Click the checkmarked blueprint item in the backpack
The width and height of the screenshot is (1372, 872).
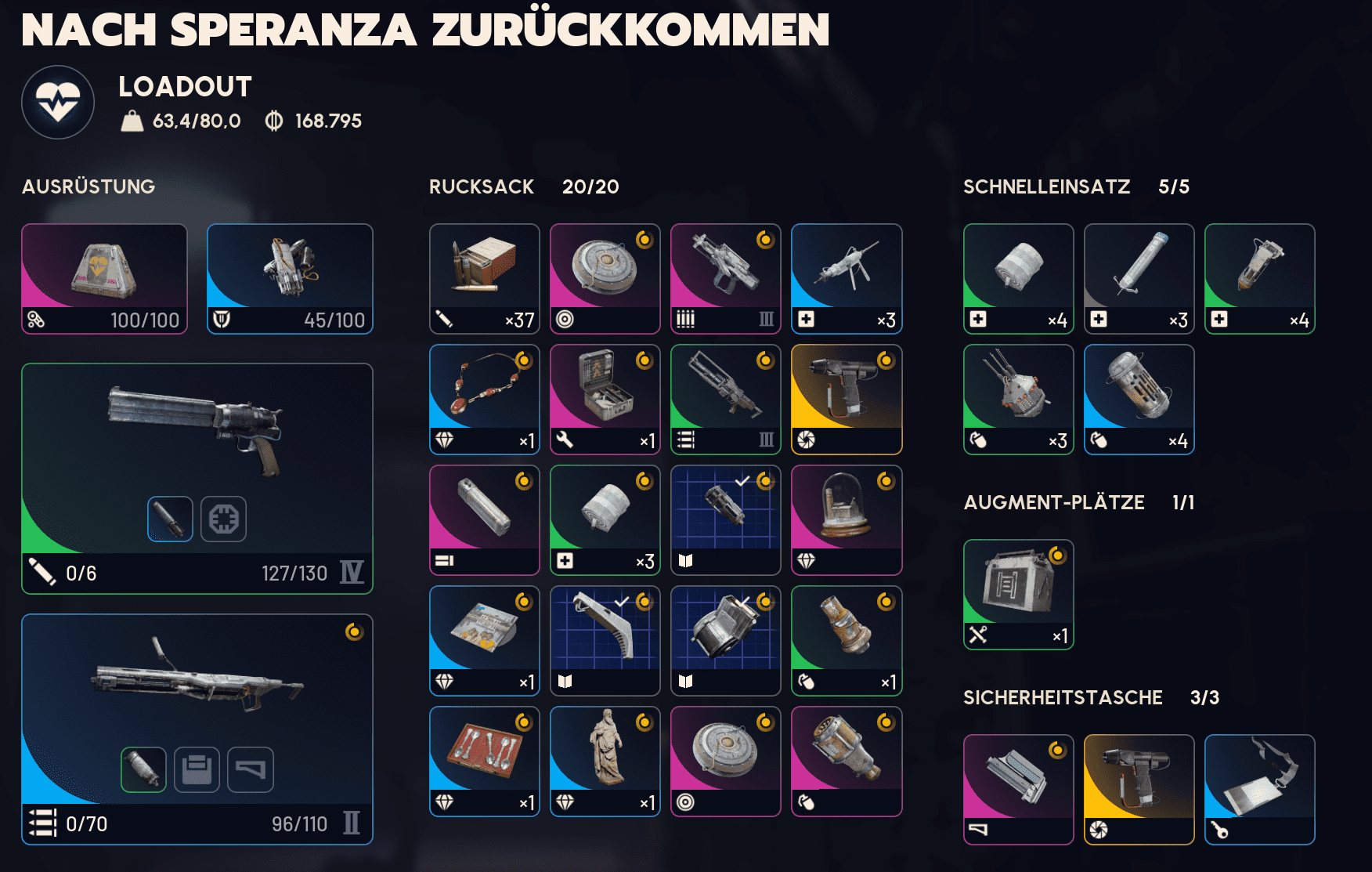pyautogui.click(x=726, y=519)
